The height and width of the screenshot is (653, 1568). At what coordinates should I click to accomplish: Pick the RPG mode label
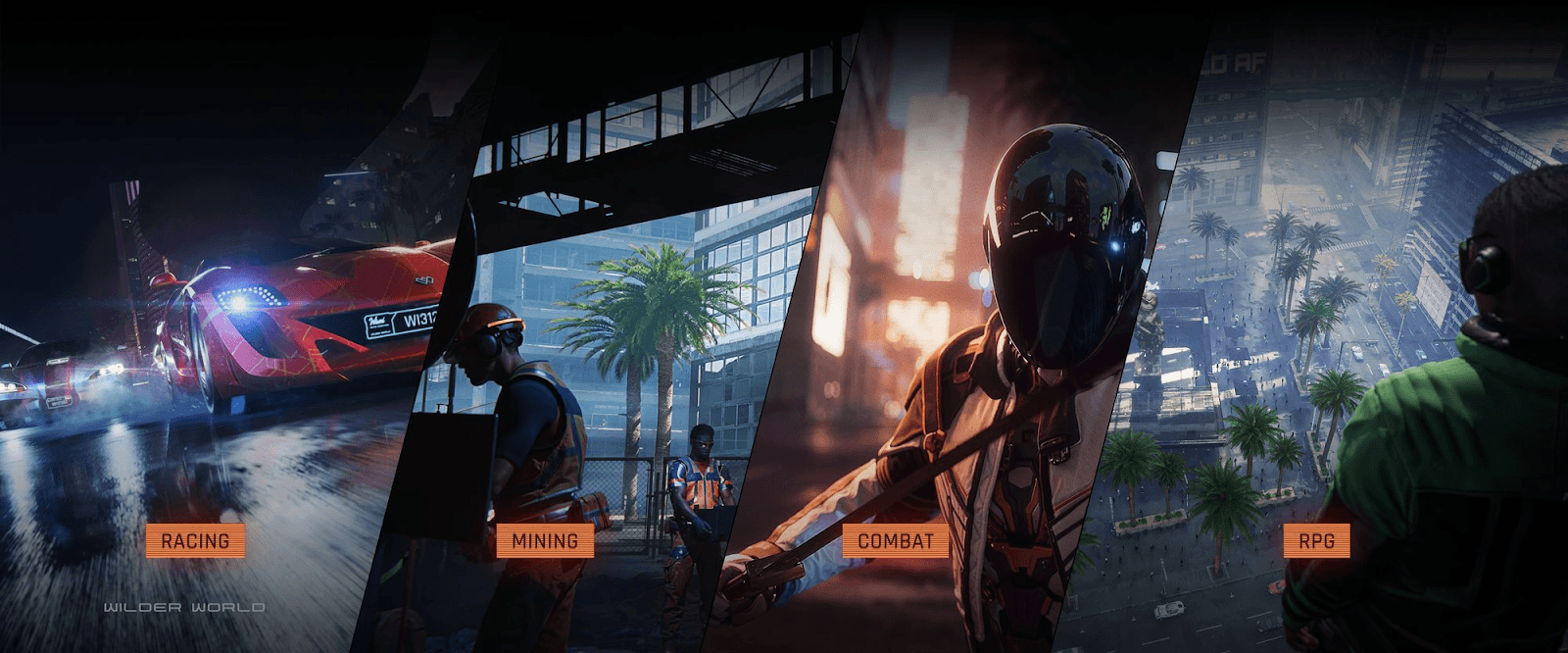tap(1316, 540)
